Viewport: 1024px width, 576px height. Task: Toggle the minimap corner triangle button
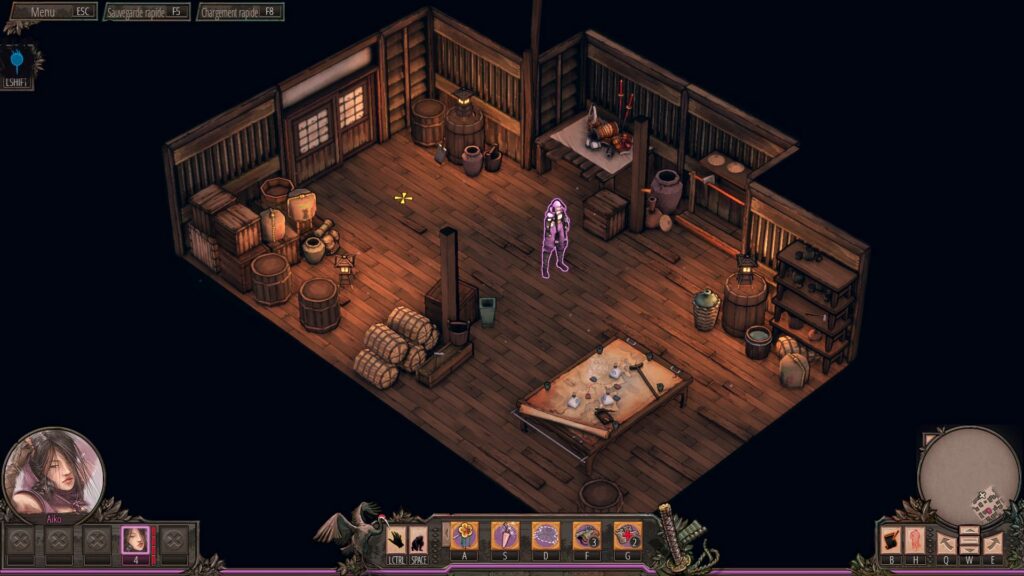929,439
